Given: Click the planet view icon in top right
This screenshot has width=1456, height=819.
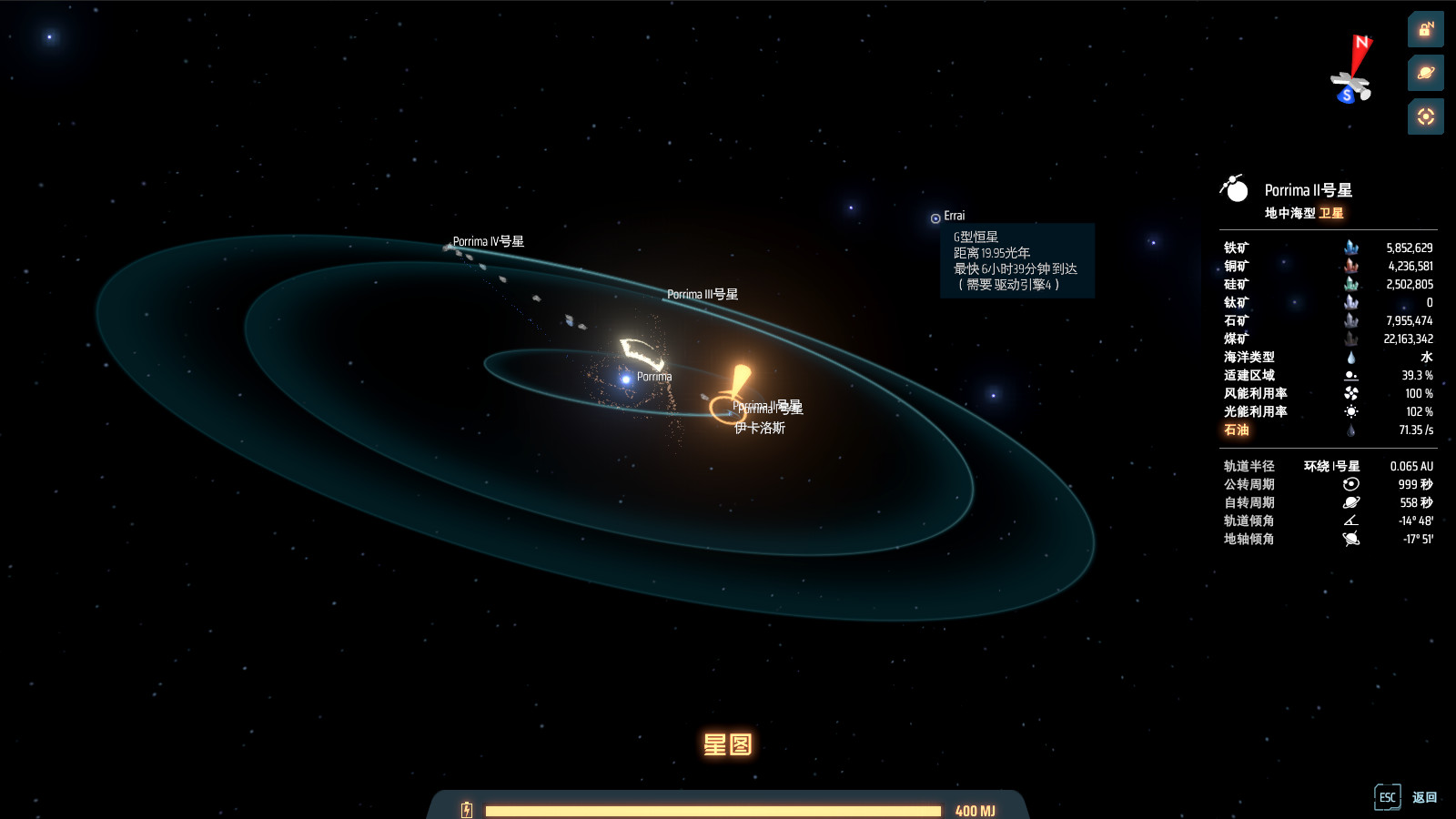Looking at the screenshot, I should 1425,73.
